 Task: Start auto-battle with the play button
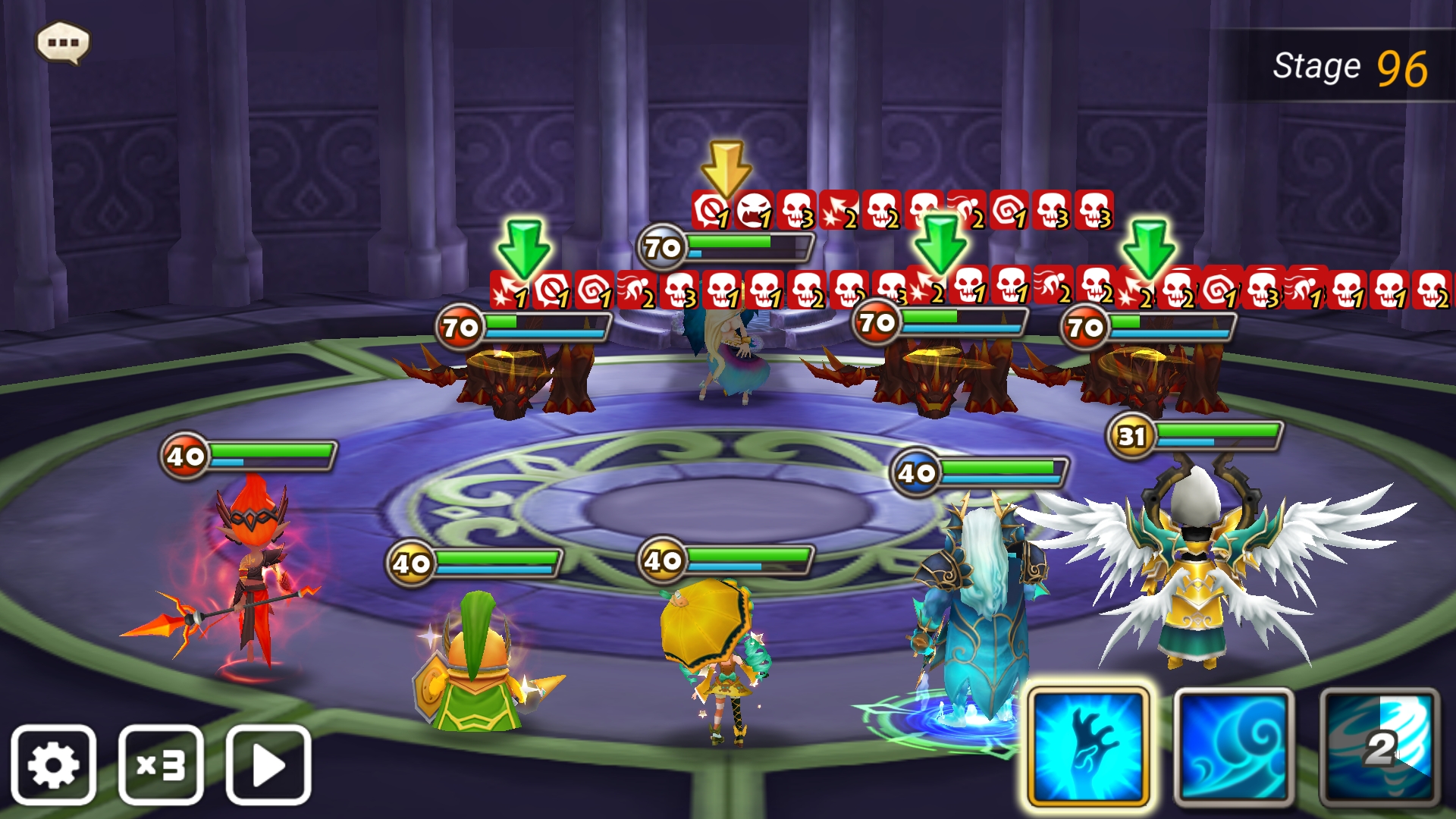coord(268,765)
